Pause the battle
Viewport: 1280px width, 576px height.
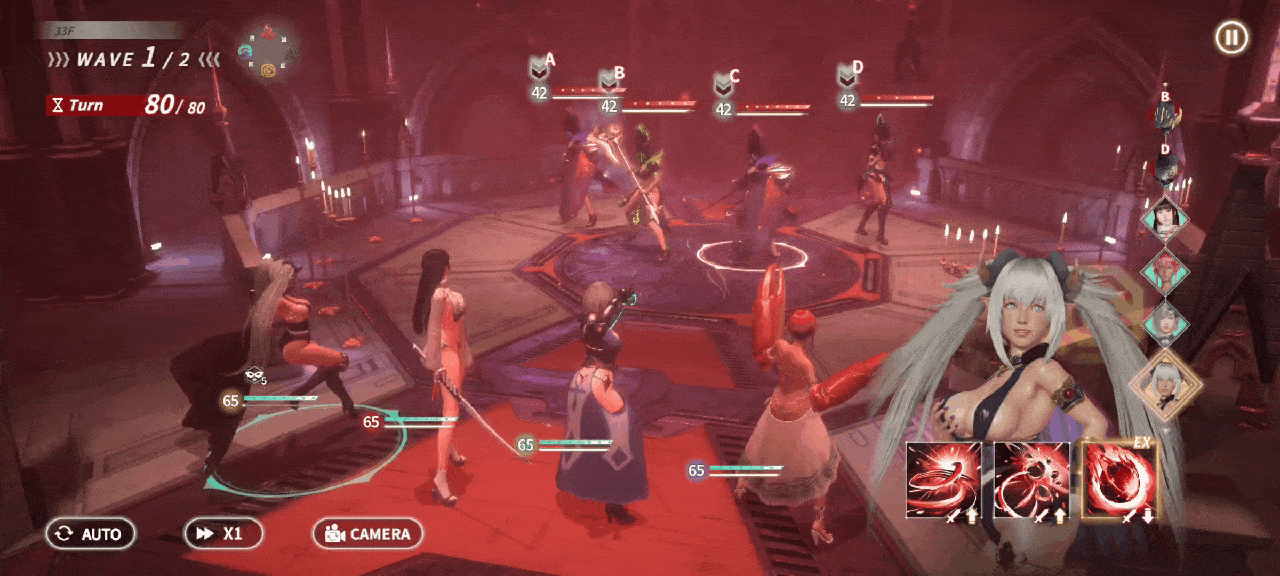[1231, 38]
